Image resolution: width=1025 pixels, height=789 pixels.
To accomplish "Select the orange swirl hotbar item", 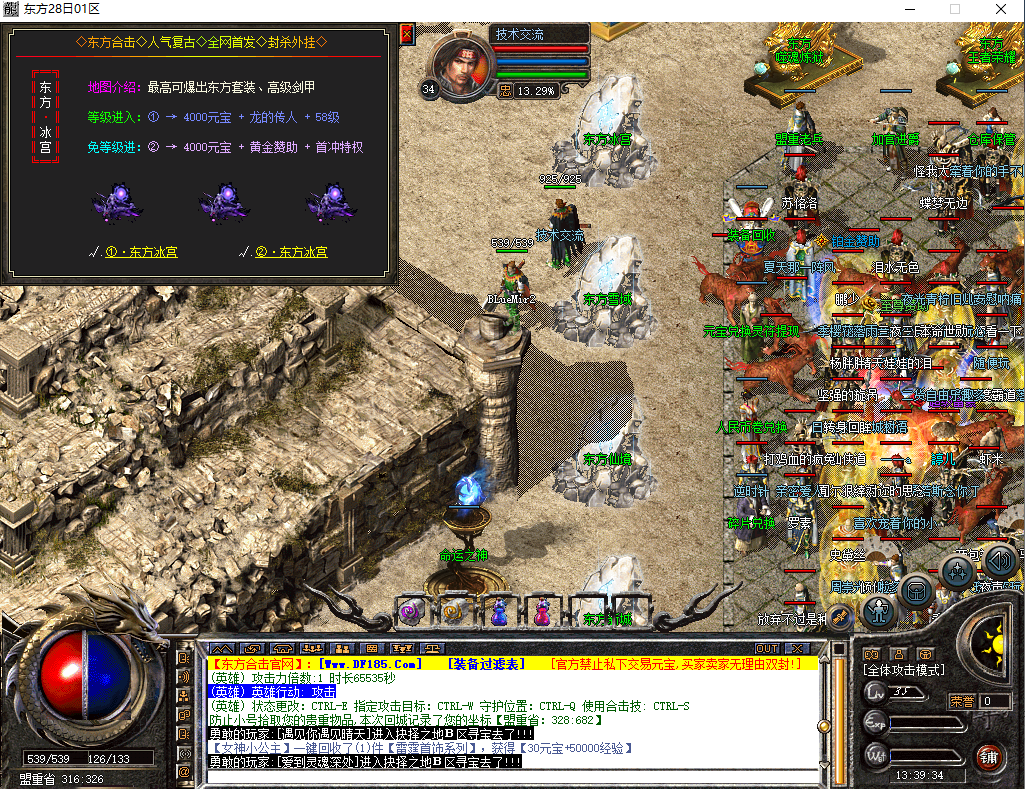I will click(x=453, y=611).
